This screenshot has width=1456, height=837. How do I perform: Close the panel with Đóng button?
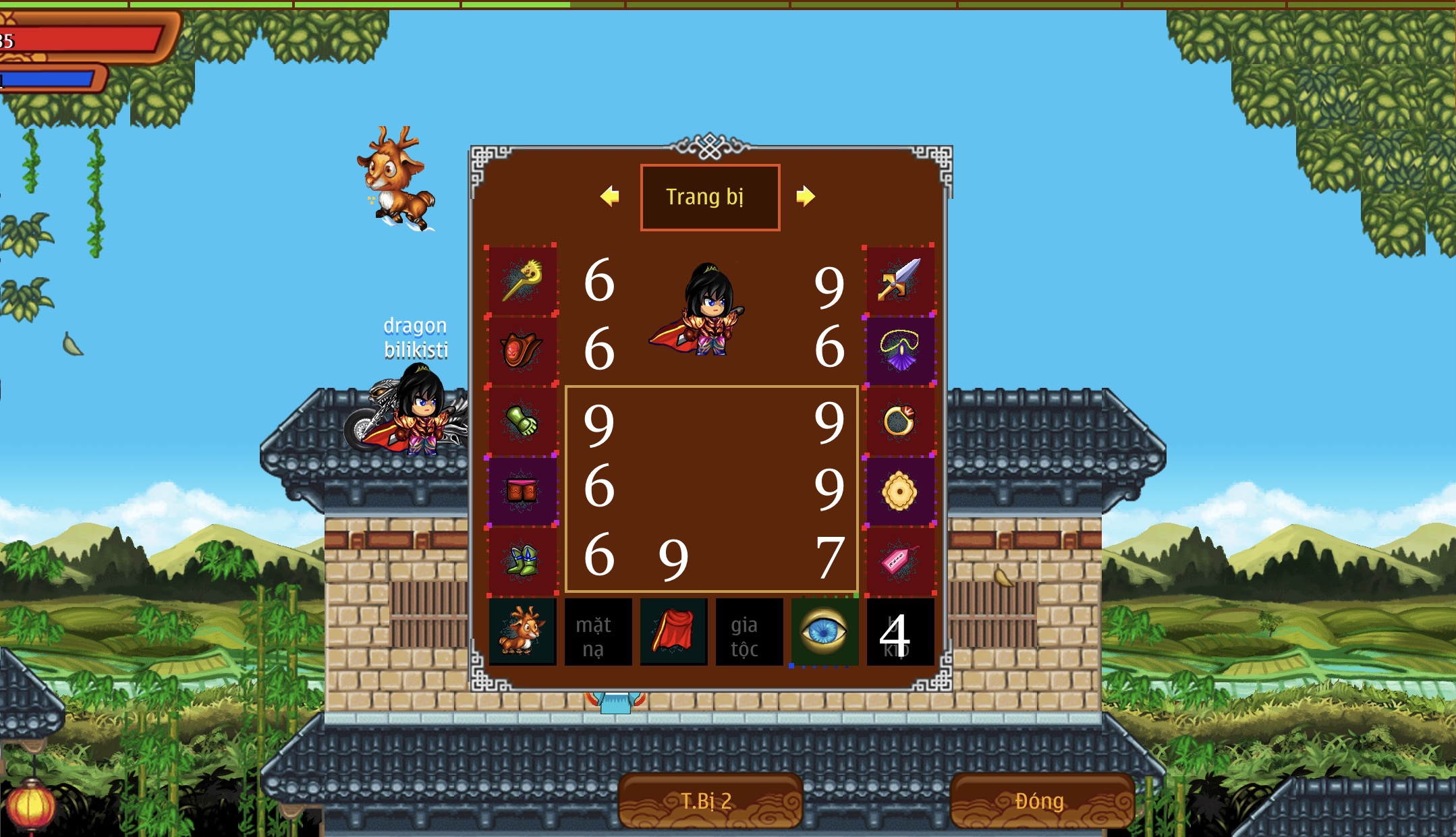[x=1041, y=801]
